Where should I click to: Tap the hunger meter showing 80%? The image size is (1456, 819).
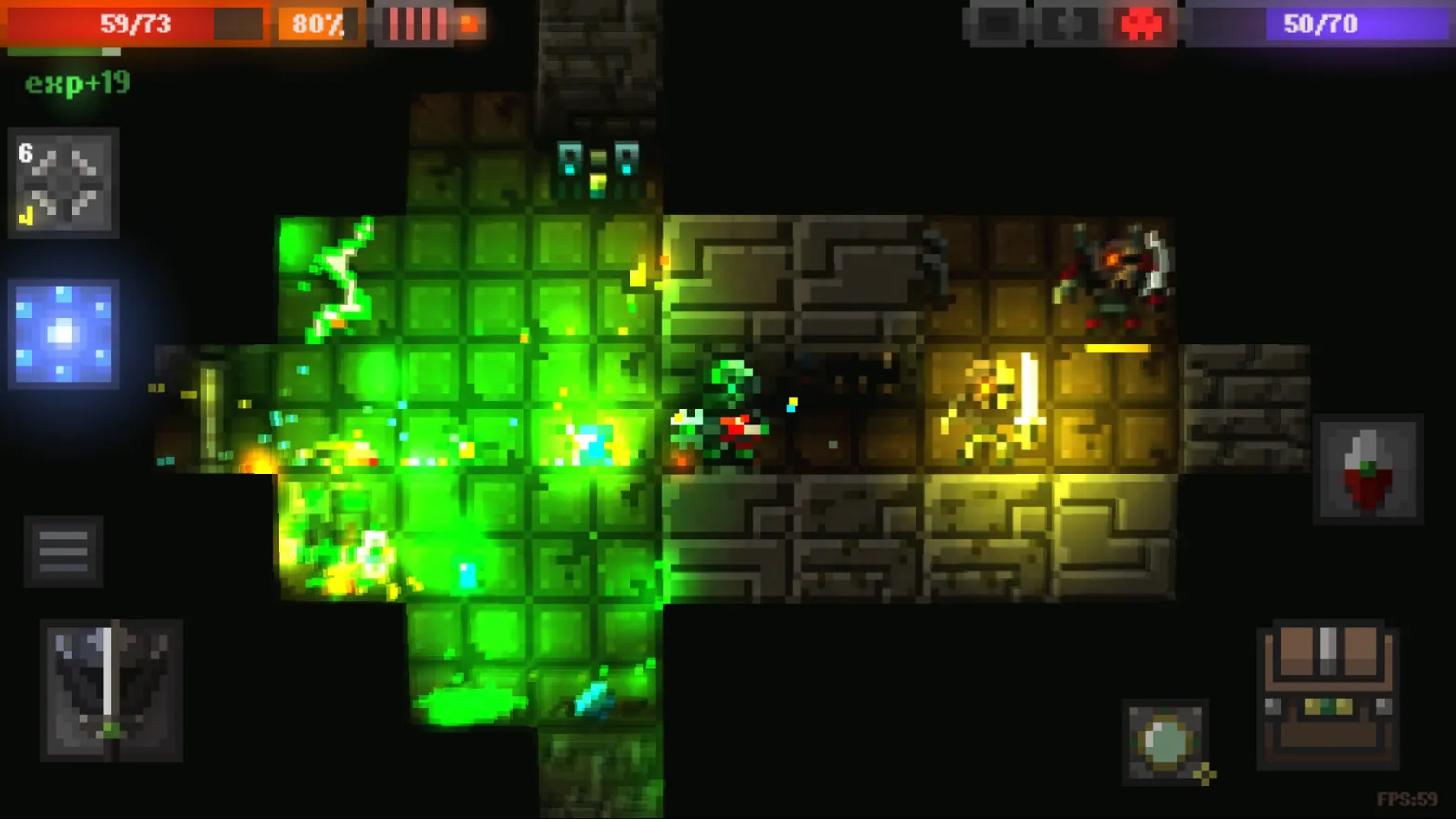[317, 24]
